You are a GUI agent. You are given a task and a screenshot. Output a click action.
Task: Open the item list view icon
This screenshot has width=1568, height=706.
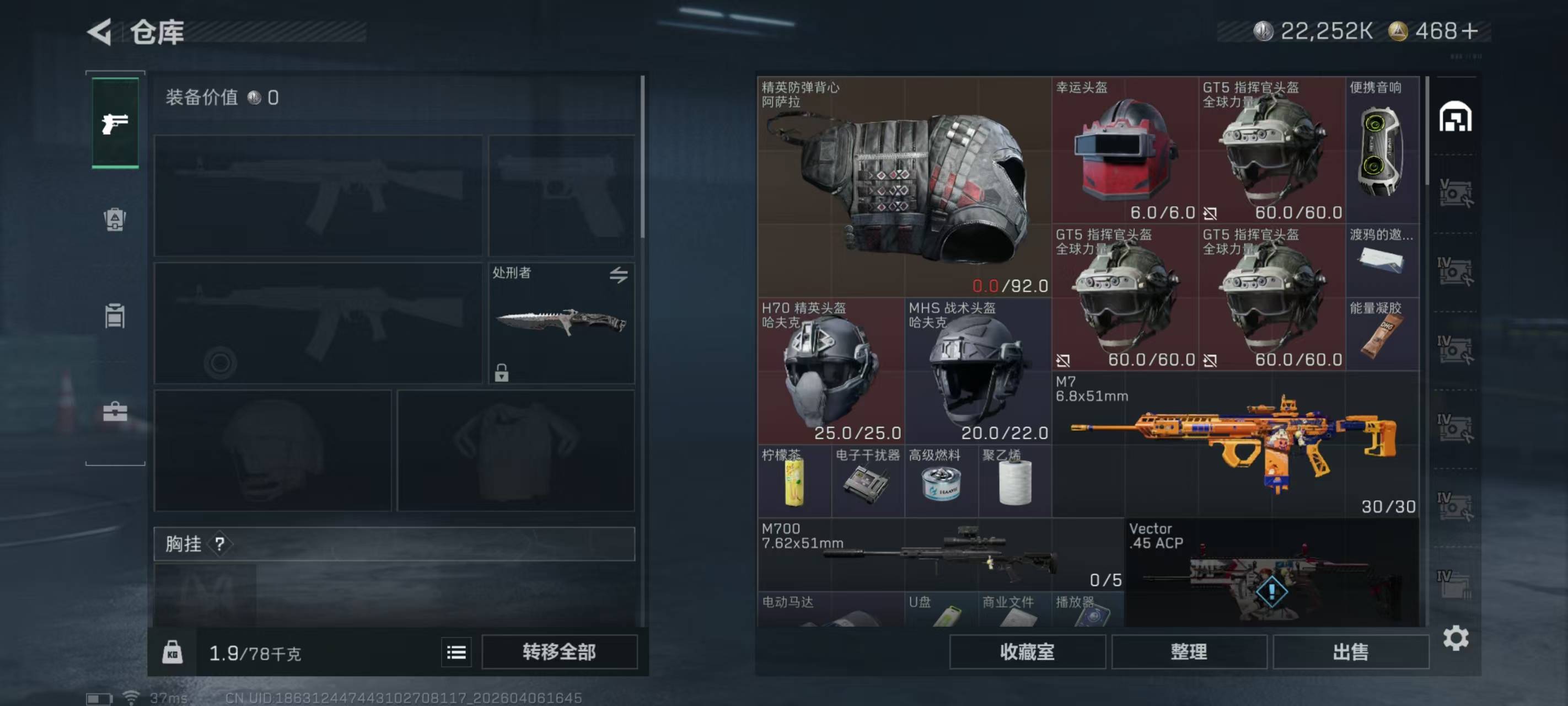pos(456,652)
